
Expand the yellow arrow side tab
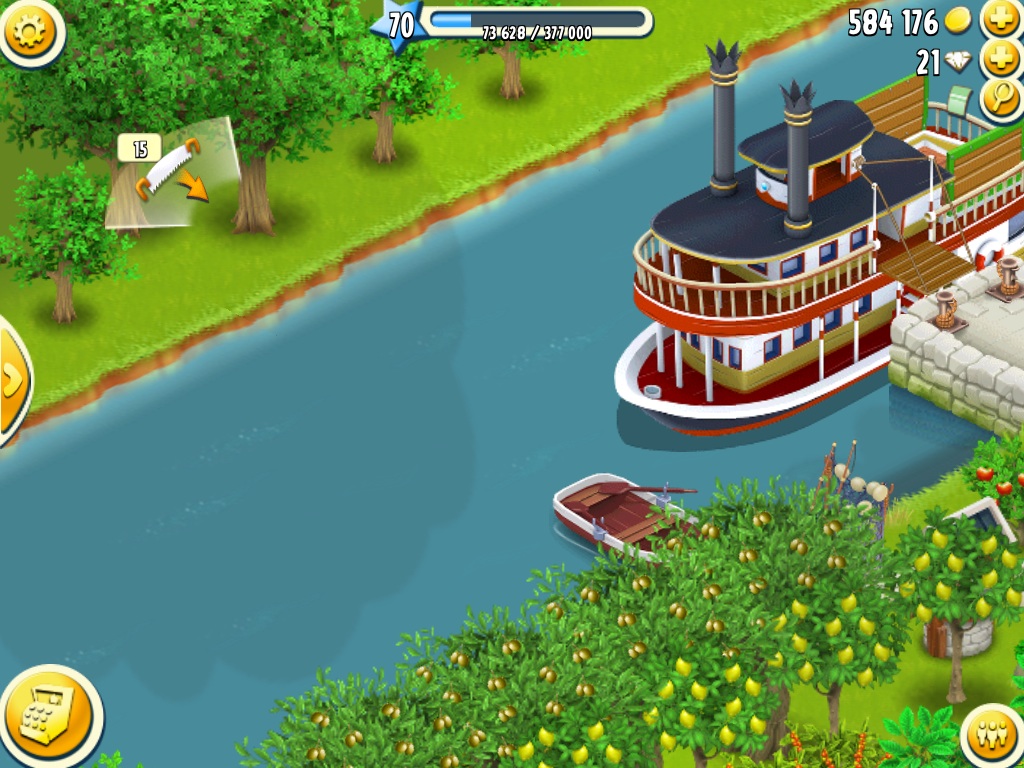pyautogui.click(x=13, y=380)
